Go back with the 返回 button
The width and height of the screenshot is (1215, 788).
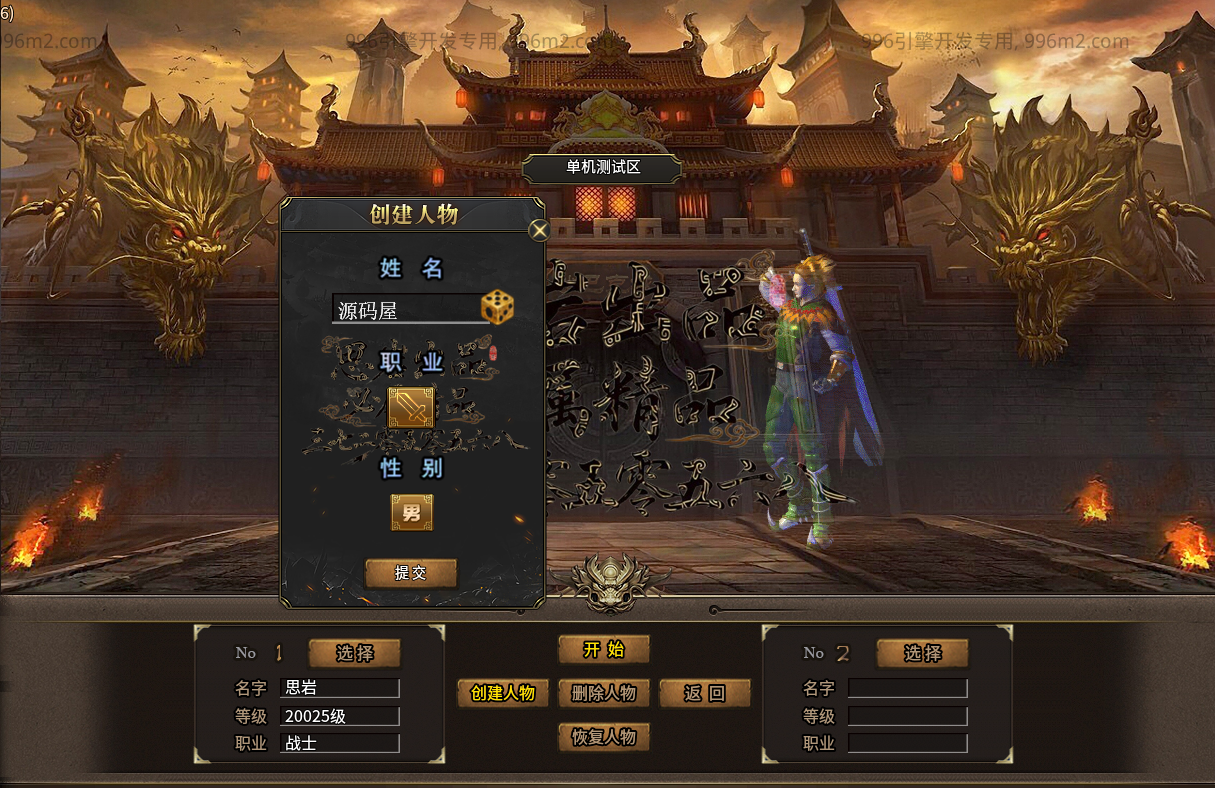[x=704, y=693]
